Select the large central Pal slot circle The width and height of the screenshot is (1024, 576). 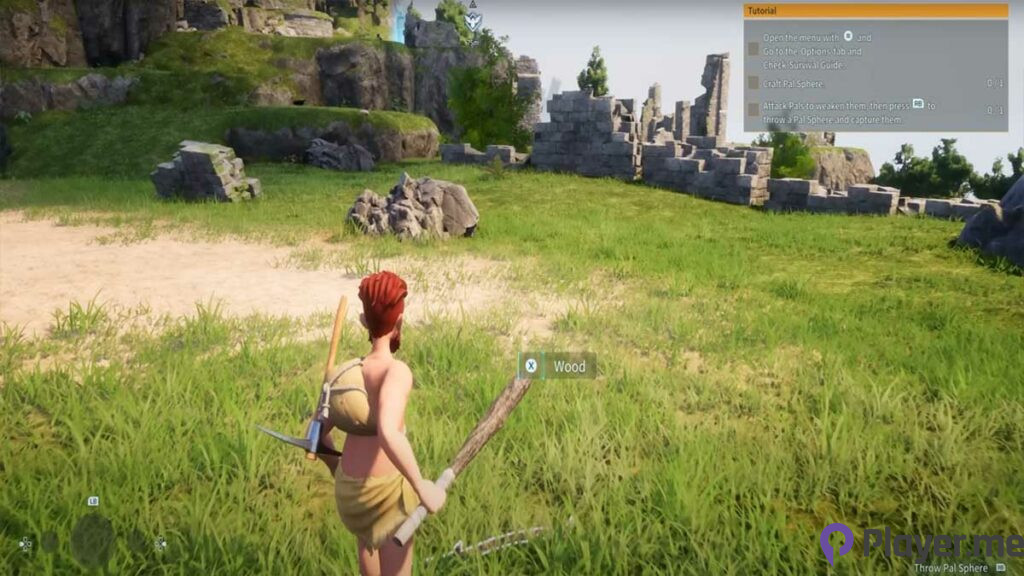coord(93,540)
